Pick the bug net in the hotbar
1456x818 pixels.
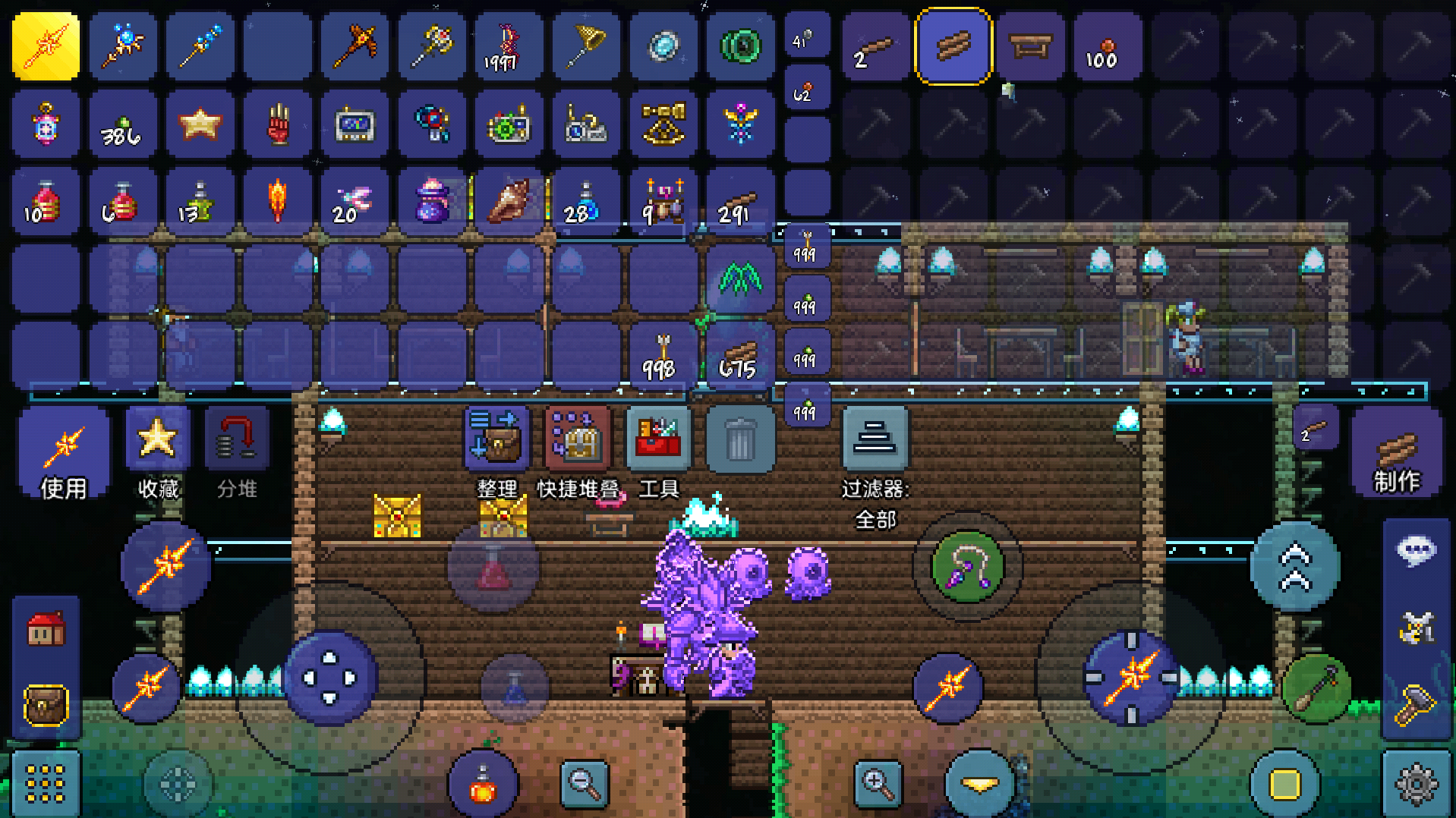pyautogui.click(x=585, y=47)
